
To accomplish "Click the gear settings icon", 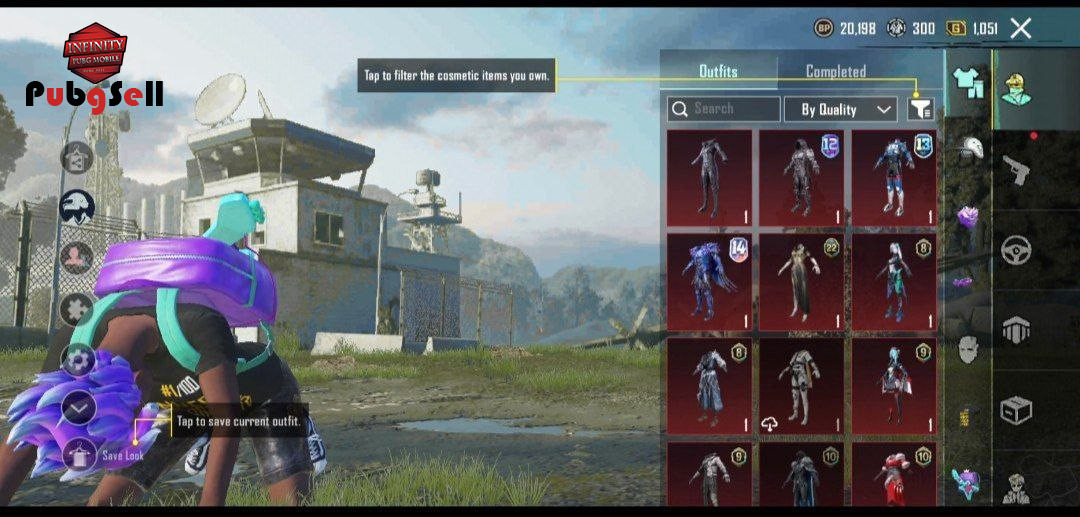I will point(78,360).
